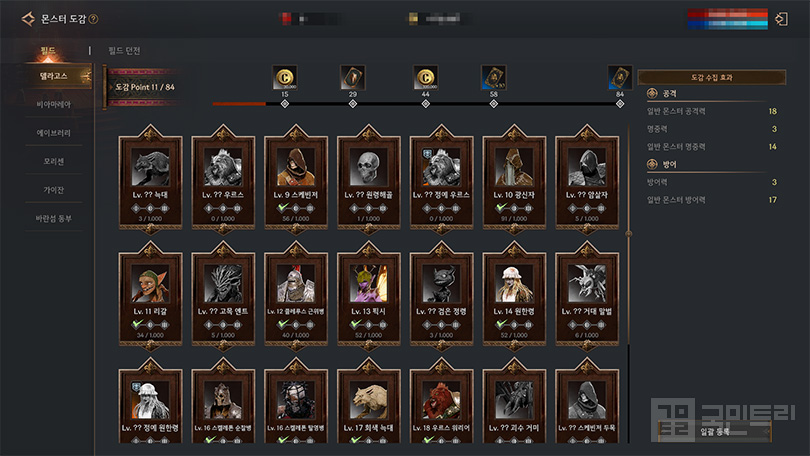Select the 모리센 region entry
This screenshot has height=456, width=810.
pyautogui.click(x=54, y=162)
